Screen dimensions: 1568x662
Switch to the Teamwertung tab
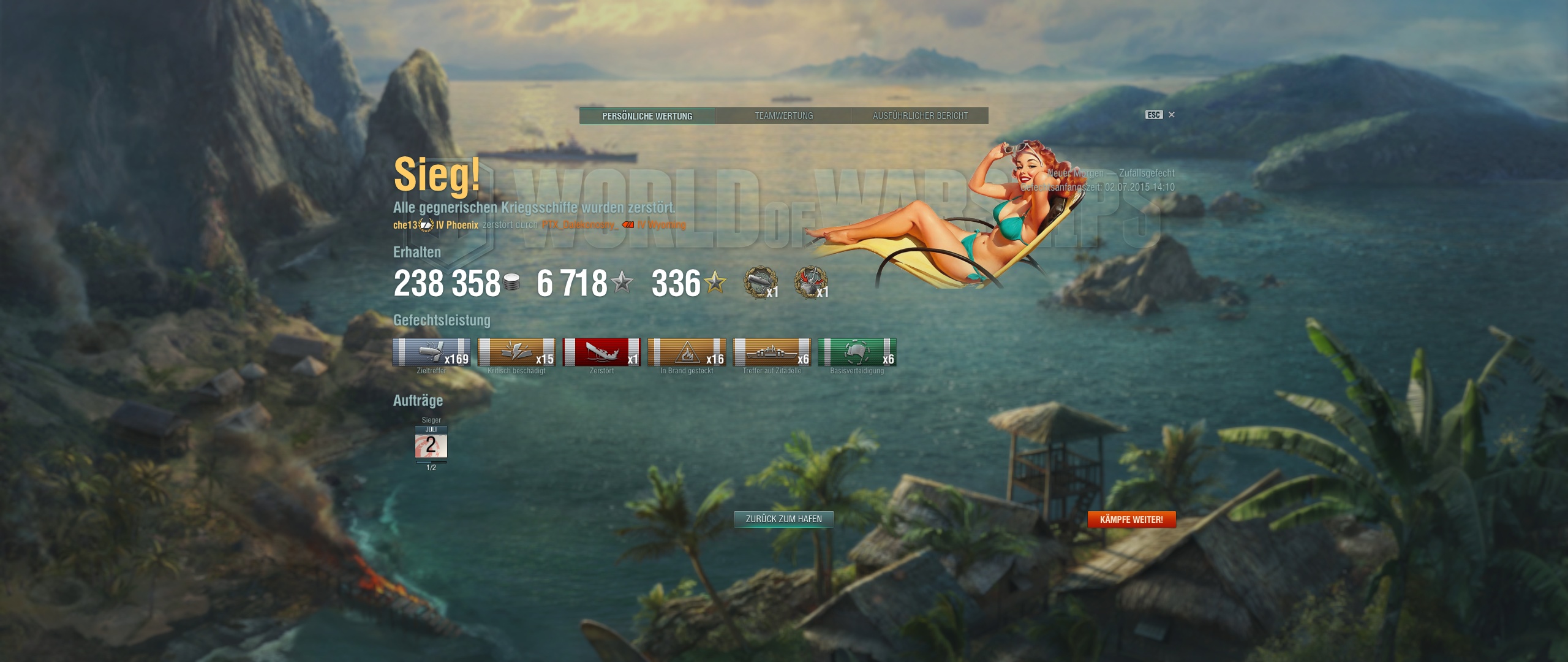(x=783, y=116)
